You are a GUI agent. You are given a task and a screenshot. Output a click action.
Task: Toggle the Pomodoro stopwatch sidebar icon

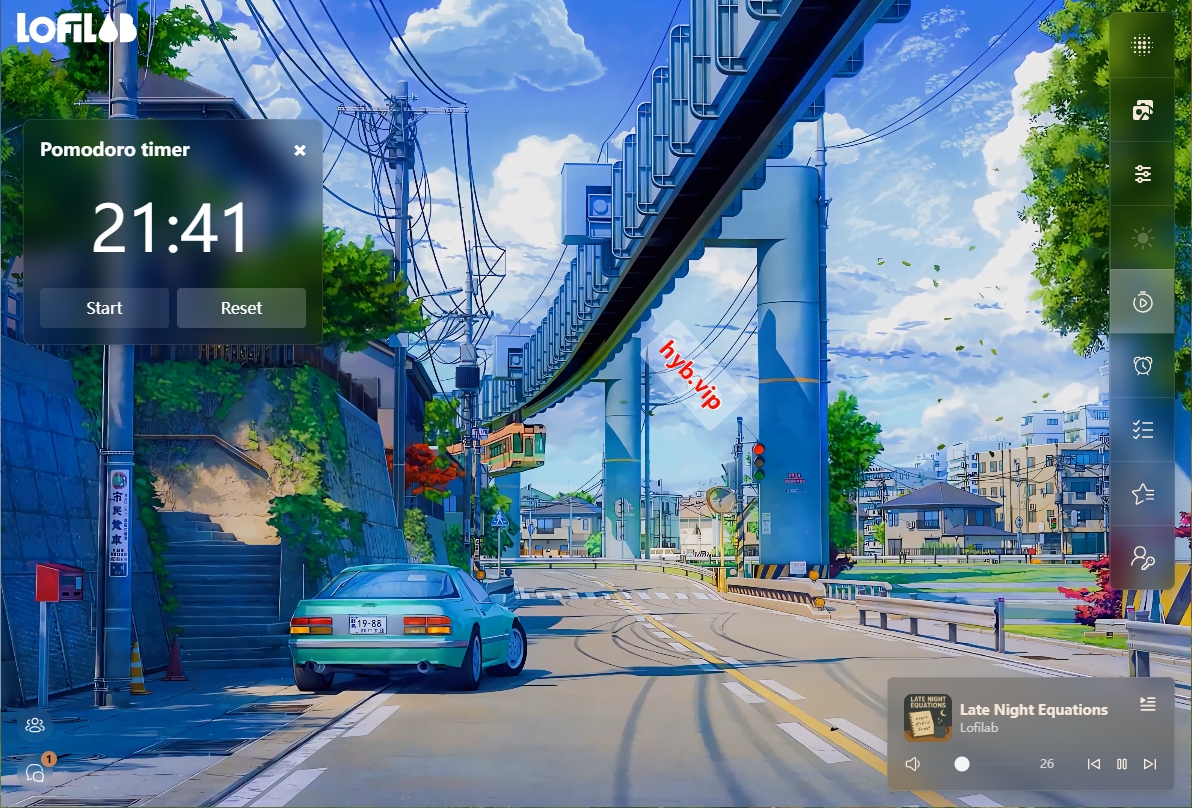(1142, 301)
